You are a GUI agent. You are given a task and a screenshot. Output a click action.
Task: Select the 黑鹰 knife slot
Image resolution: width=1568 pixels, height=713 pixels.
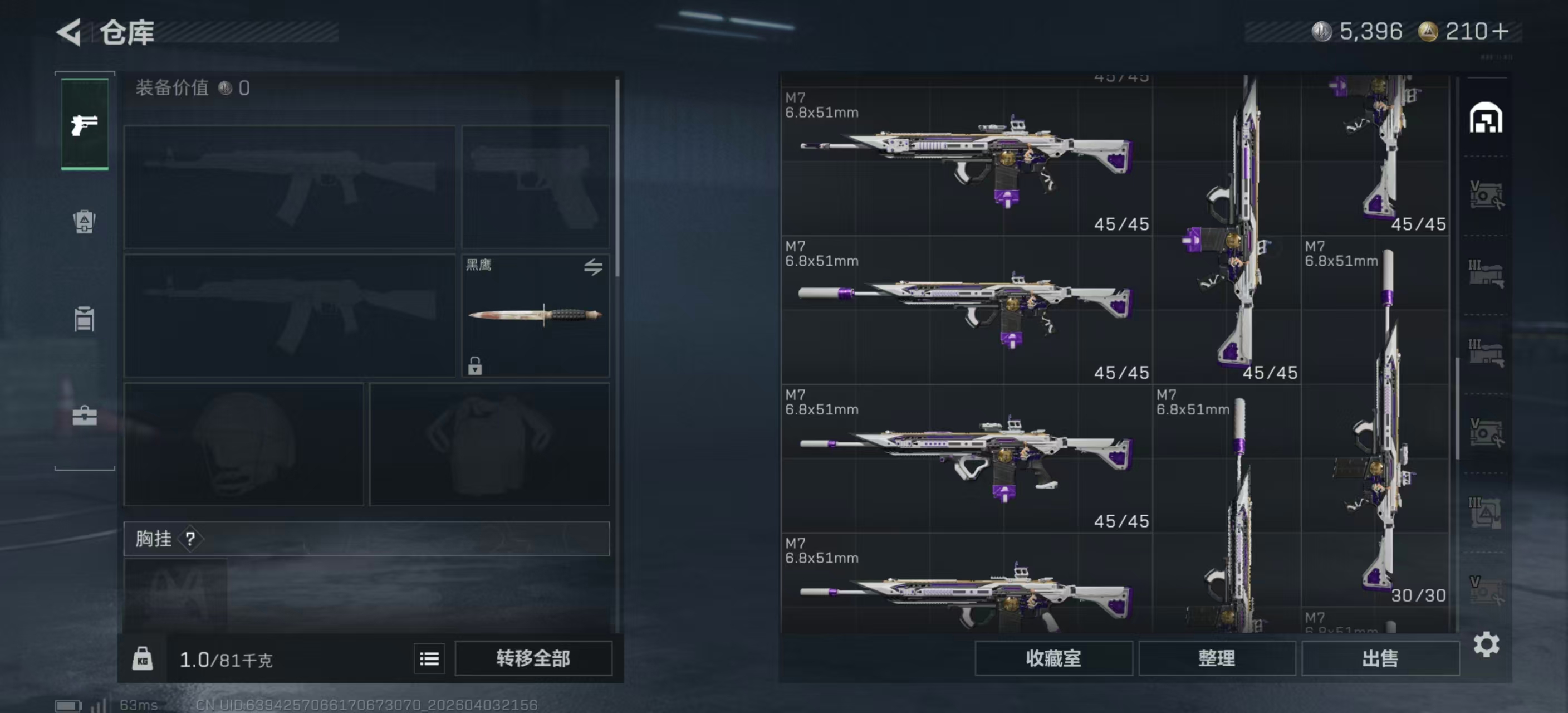tap(535, 315)
